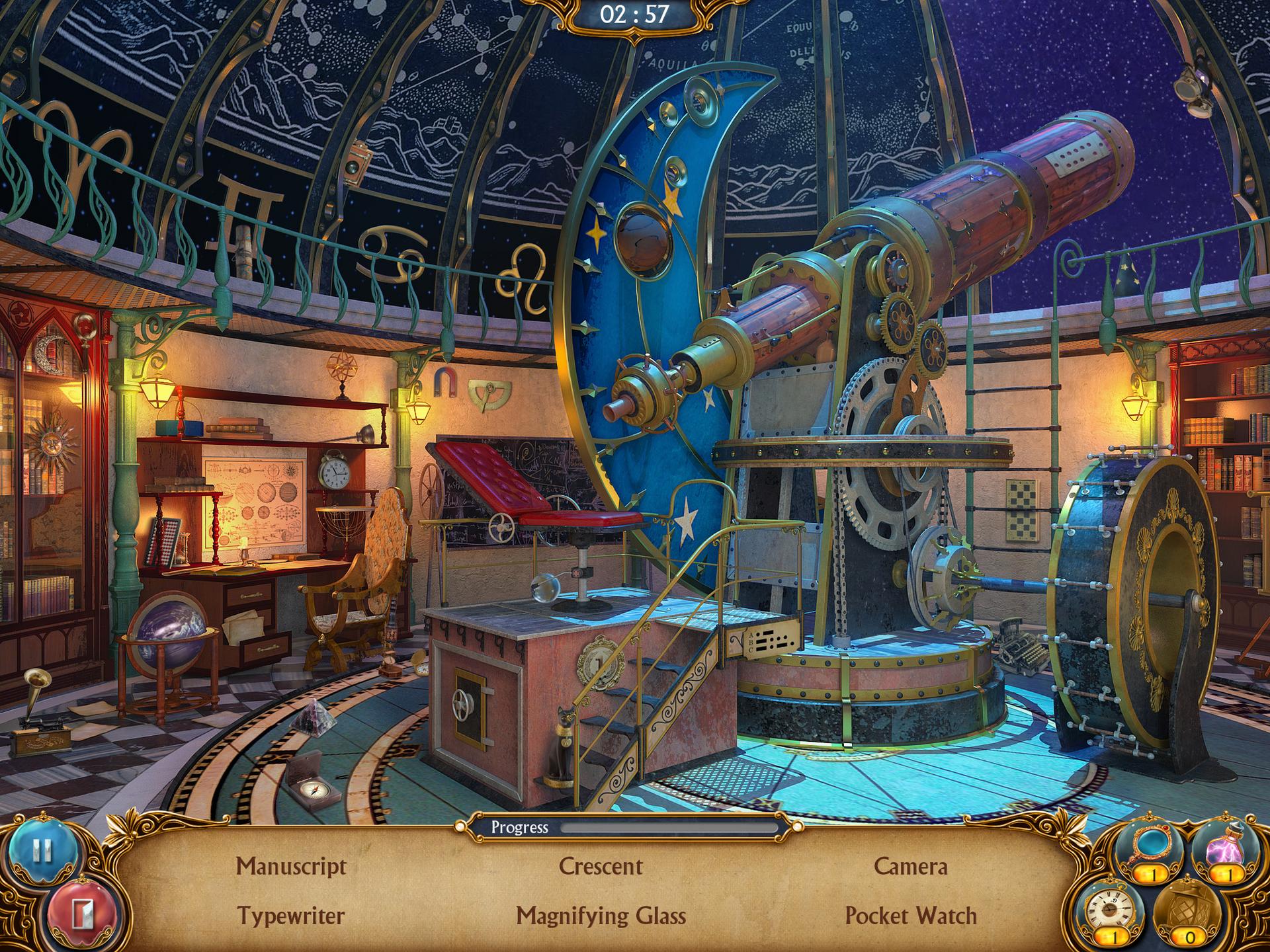The height and width of the screenshot is (952, 1270).
Task: Choose Pocket Watch in the find list
Action: click(910, 916)
